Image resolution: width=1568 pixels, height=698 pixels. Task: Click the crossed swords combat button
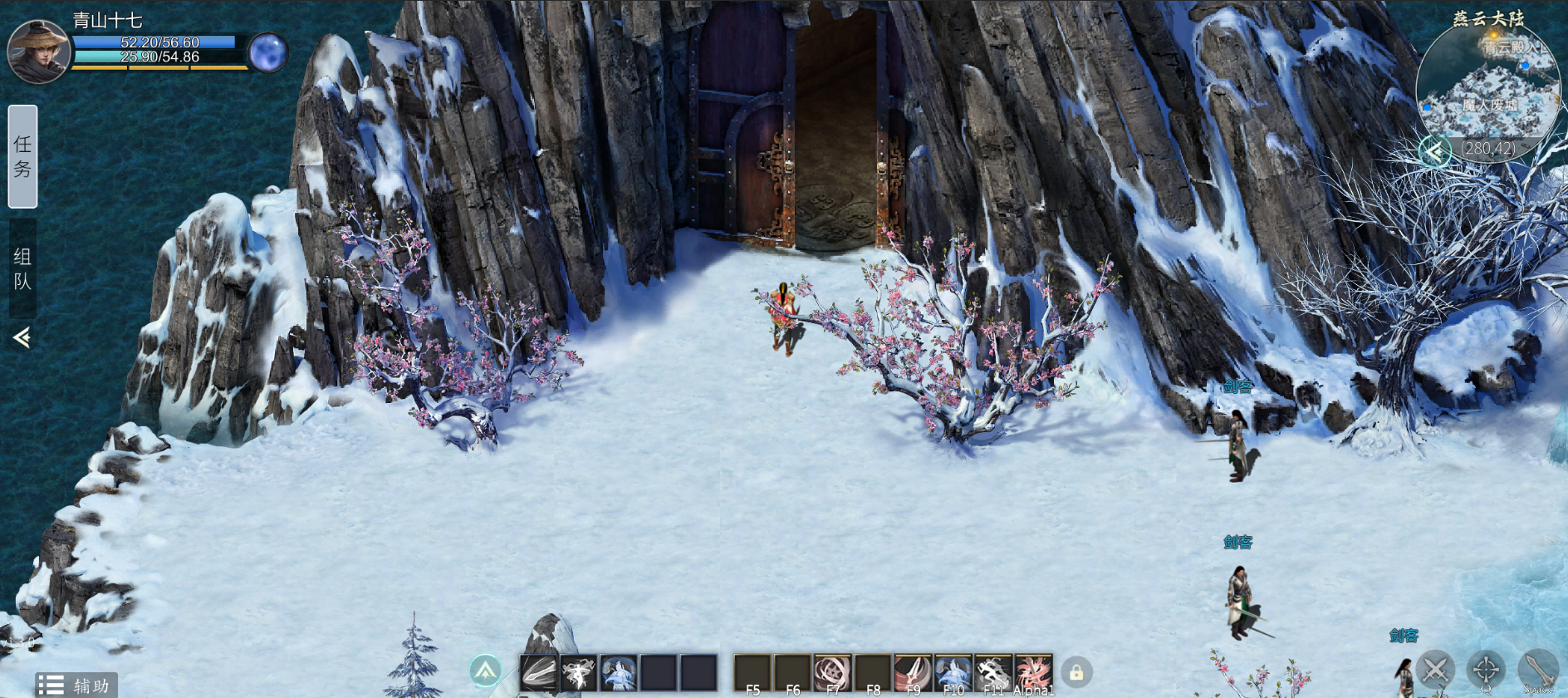tap(1435, 670)
